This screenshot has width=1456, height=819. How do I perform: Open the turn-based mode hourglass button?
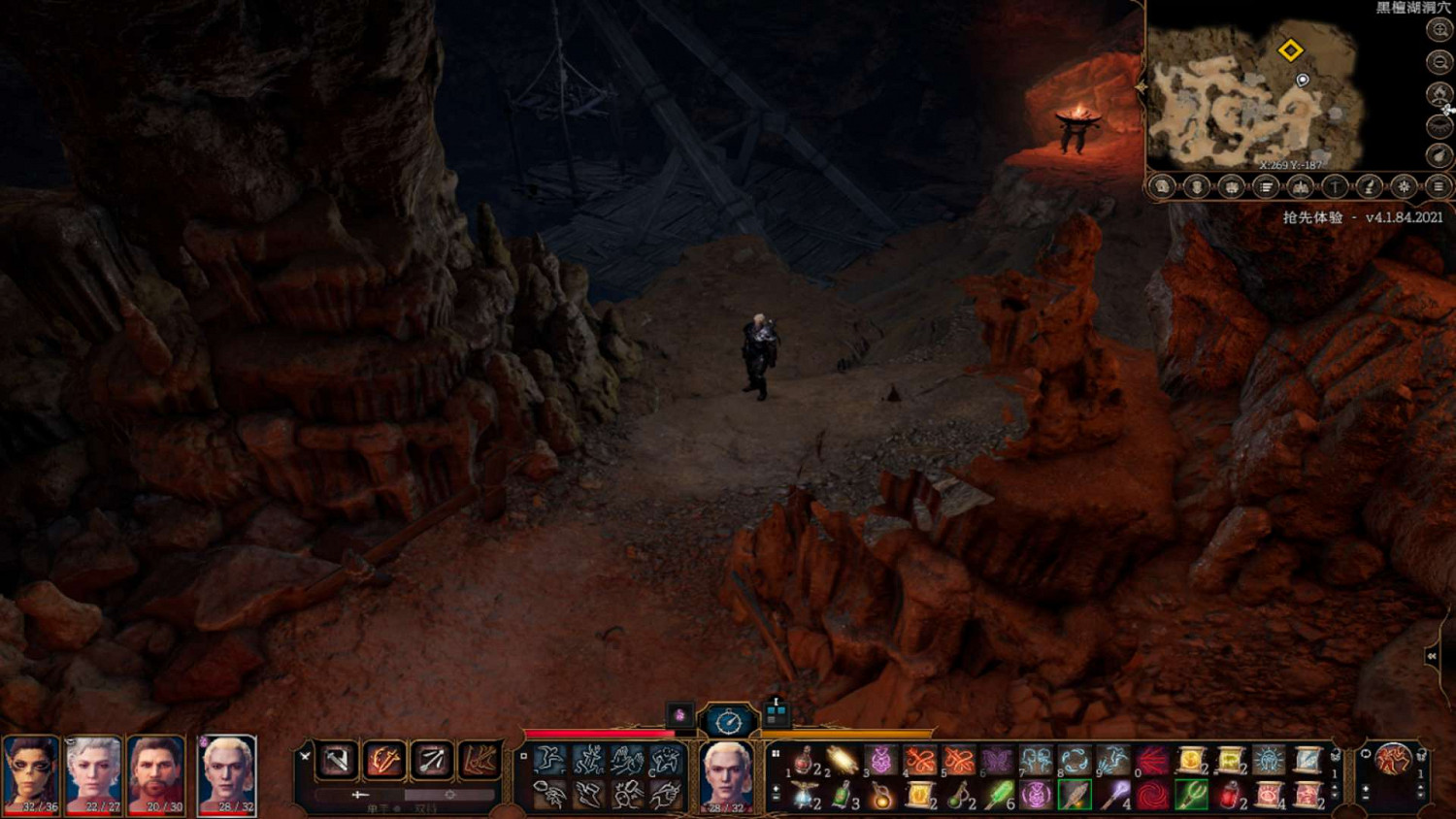(x=728, y=721)
